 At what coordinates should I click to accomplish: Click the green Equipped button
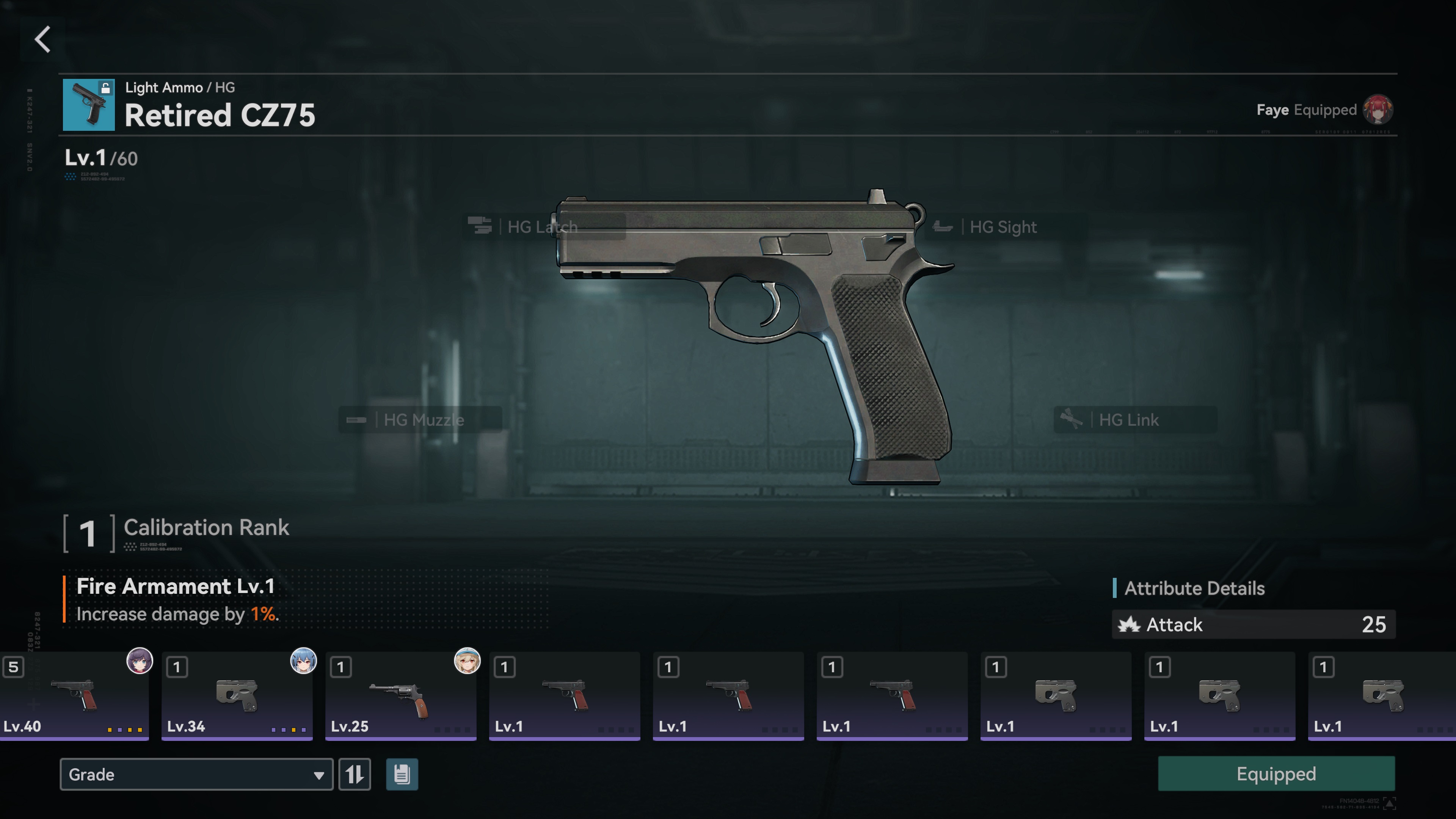click(x=1276, y=774)
